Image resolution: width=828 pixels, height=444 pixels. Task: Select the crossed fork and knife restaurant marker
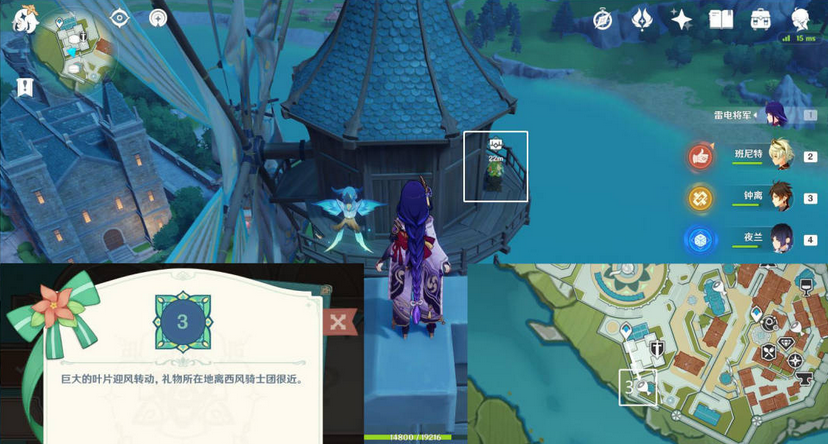(x=769, y=351)
